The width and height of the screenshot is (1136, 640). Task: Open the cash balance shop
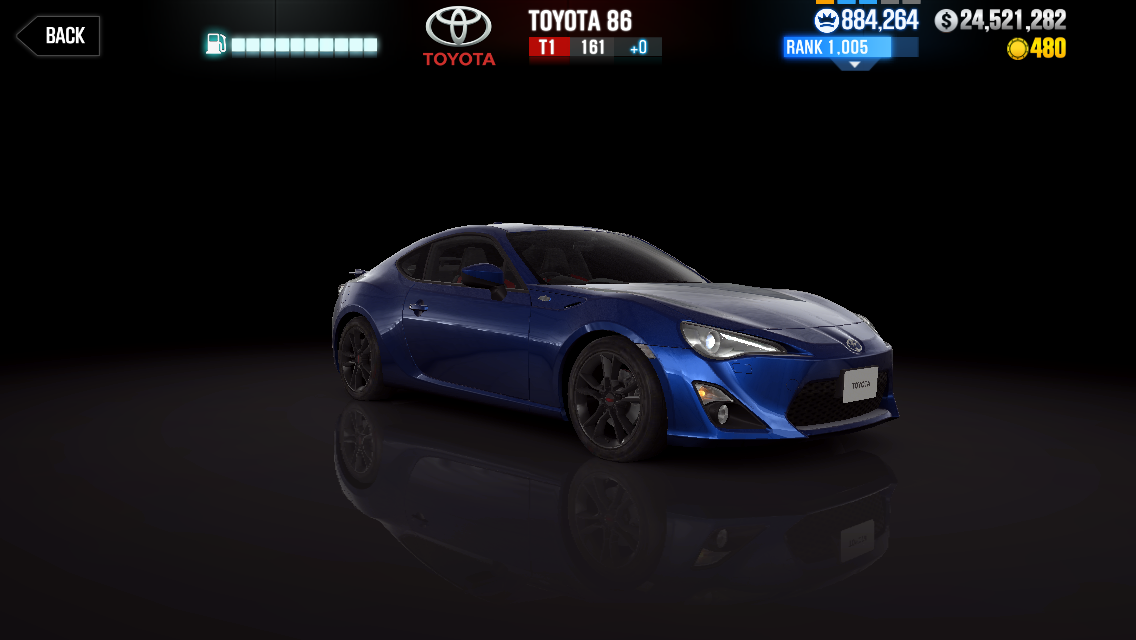[x=1000, y=20]
